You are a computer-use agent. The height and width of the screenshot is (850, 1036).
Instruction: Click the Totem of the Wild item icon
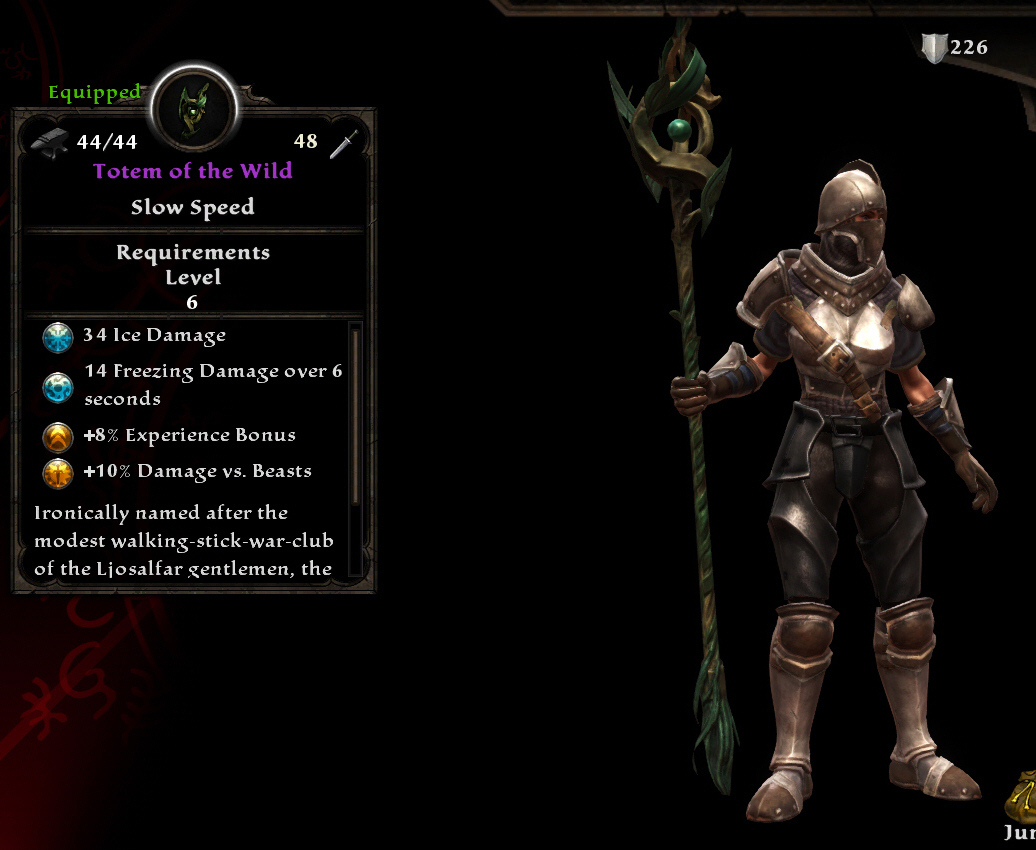(193, 108)
